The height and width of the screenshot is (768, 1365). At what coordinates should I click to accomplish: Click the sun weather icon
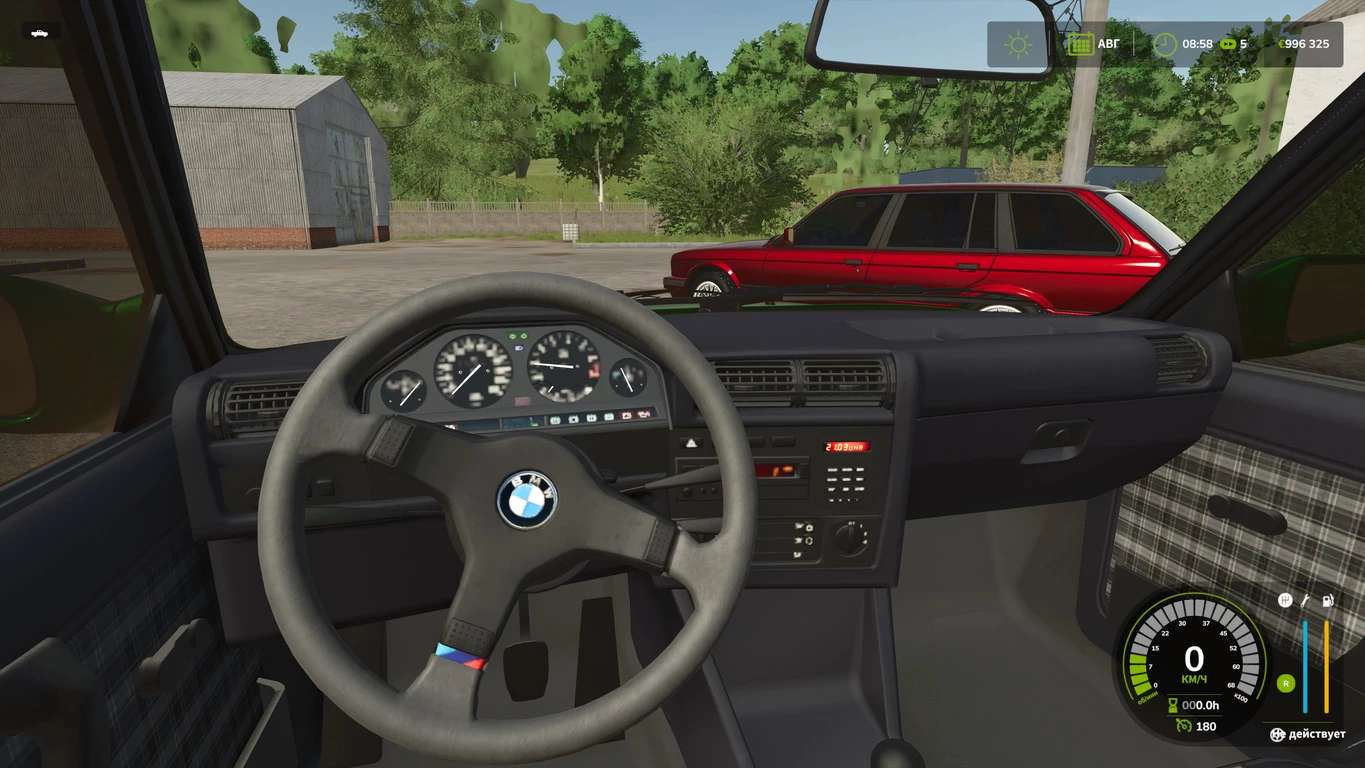click(x=1018, y=44)
